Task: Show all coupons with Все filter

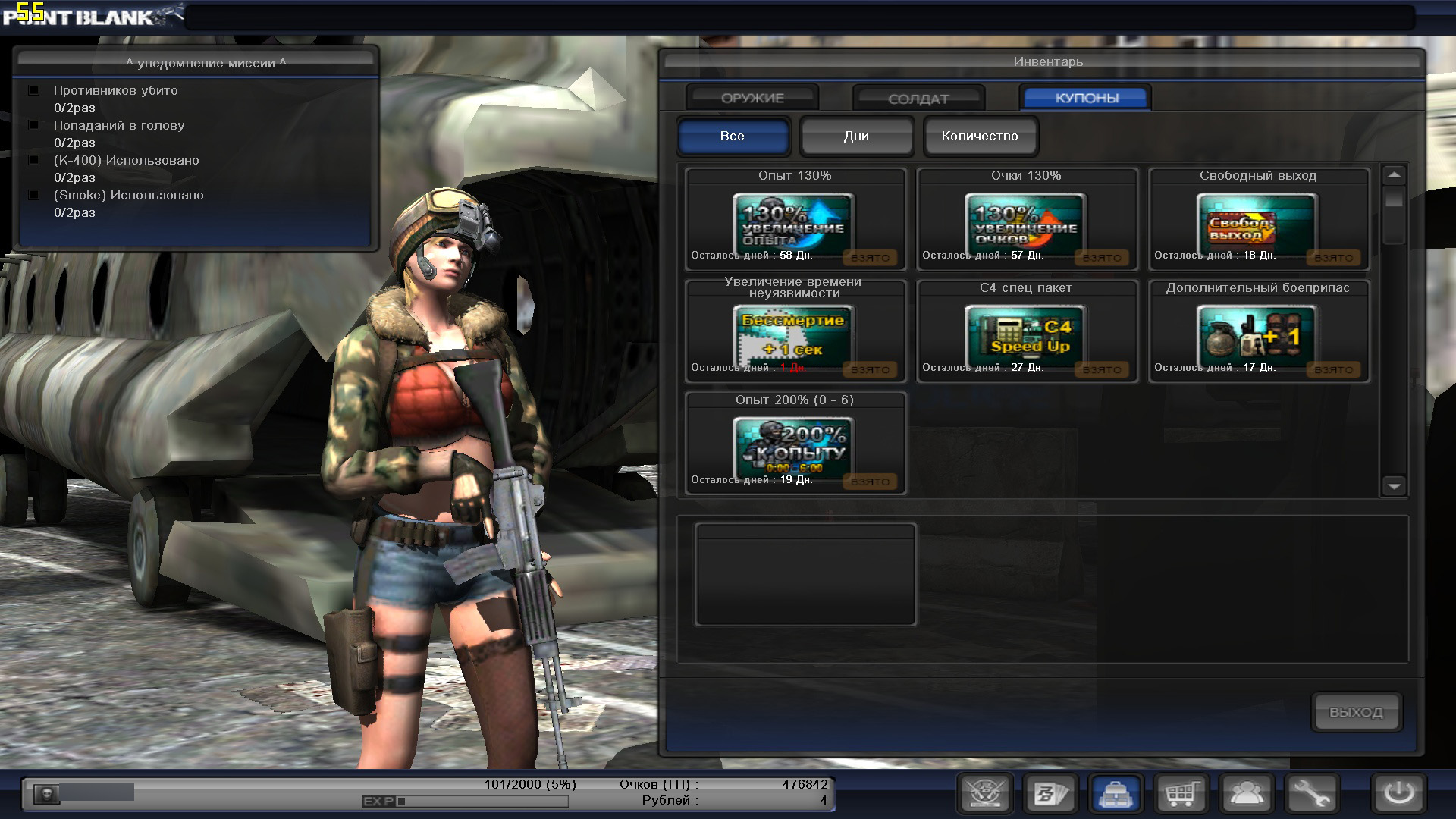Action: pos(733,136)
